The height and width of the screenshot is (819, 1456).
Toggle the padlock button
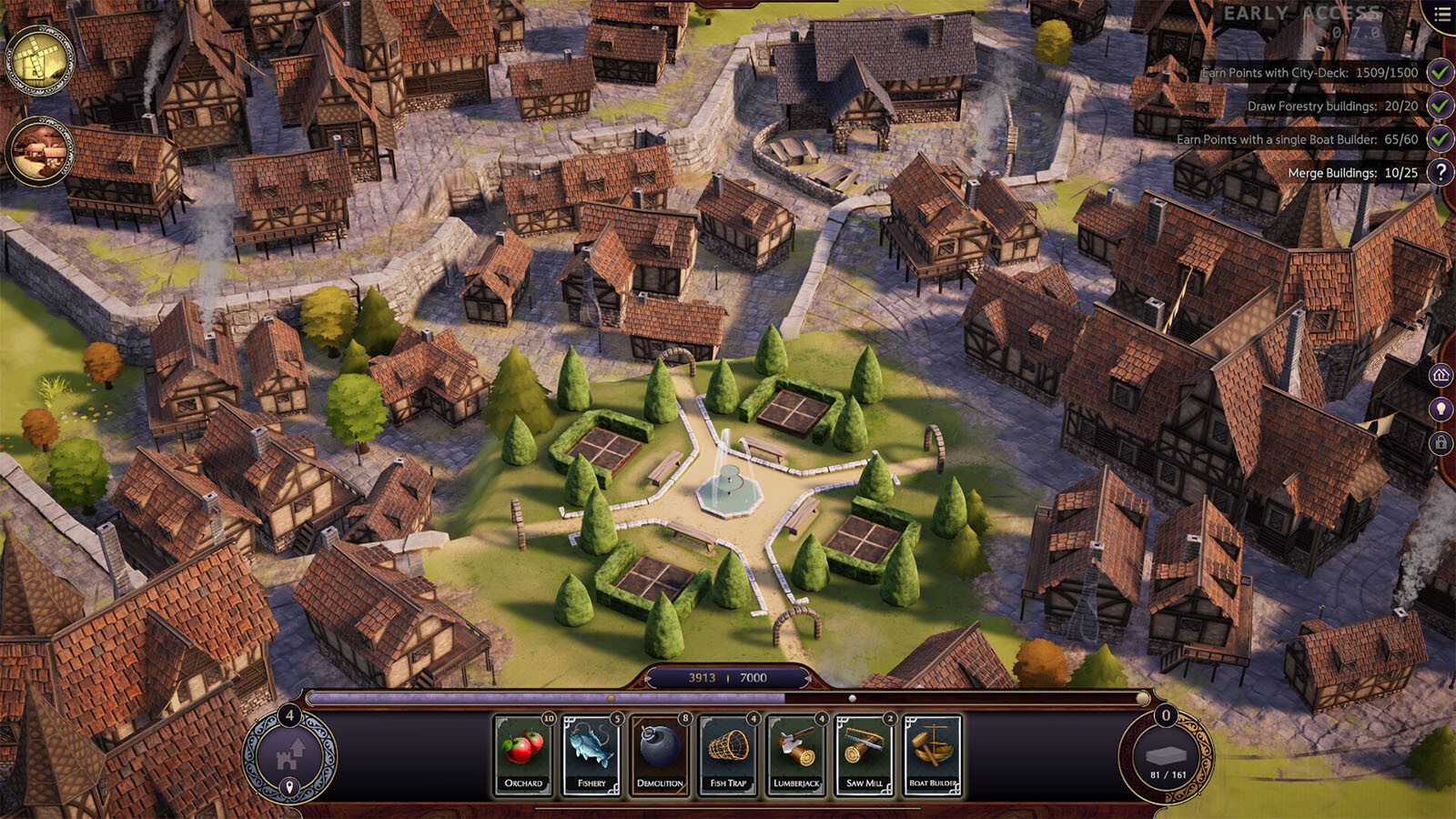coord(1441,443)
